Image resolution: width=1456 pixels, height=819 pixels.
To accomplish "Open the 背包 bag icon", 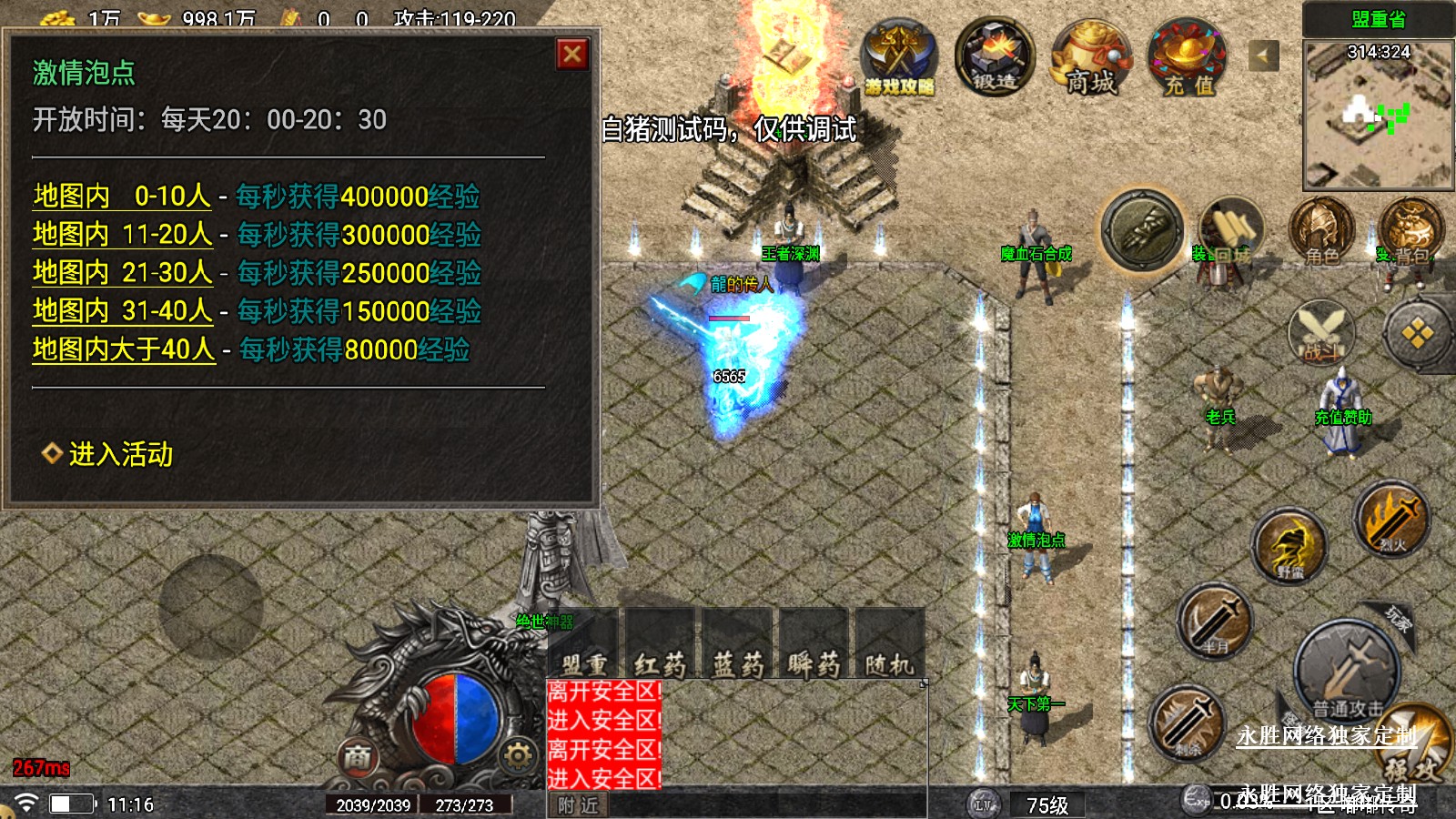I will (1409, 231).
